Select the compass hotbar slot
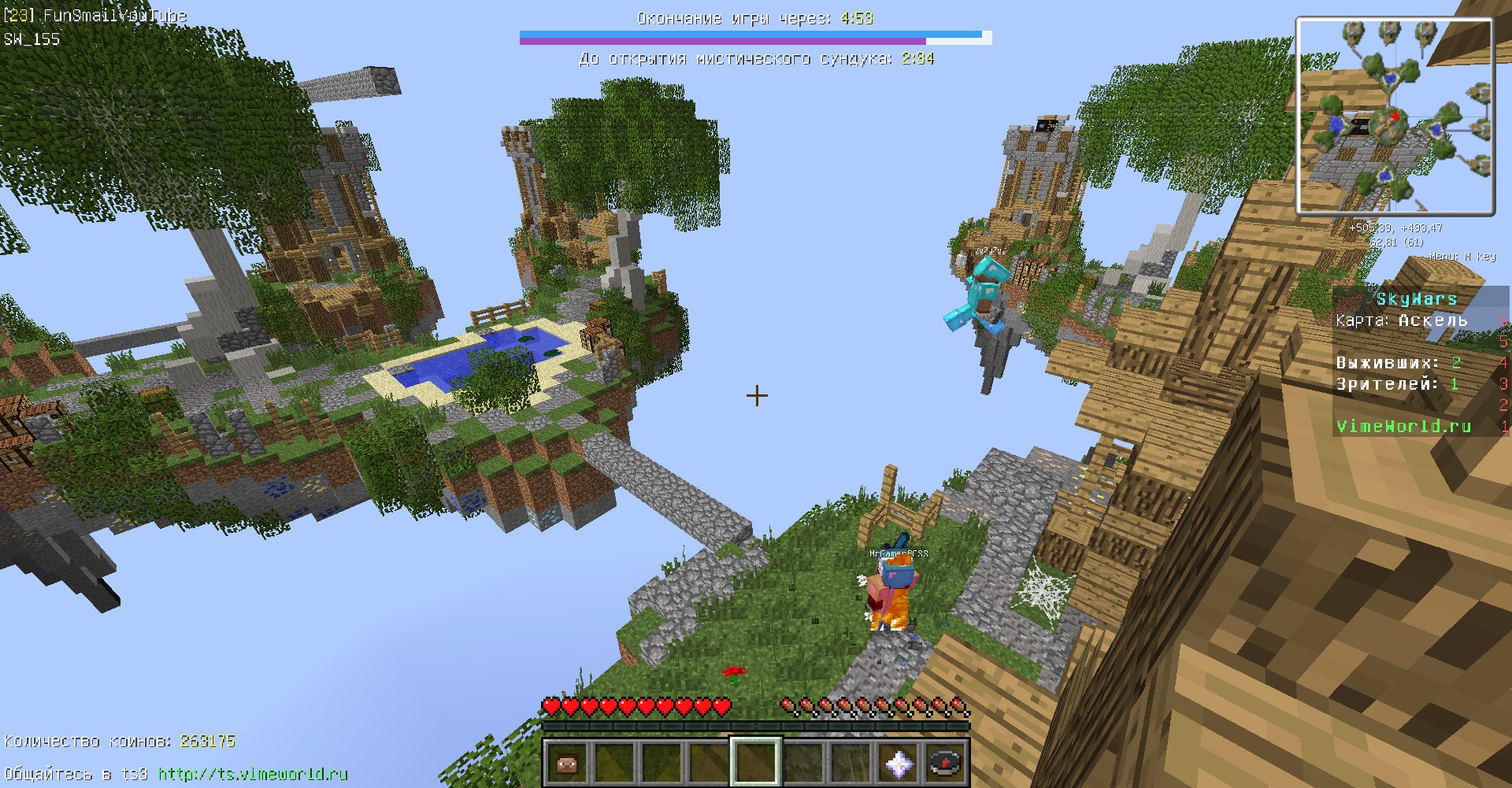 [x=945, y=762]
